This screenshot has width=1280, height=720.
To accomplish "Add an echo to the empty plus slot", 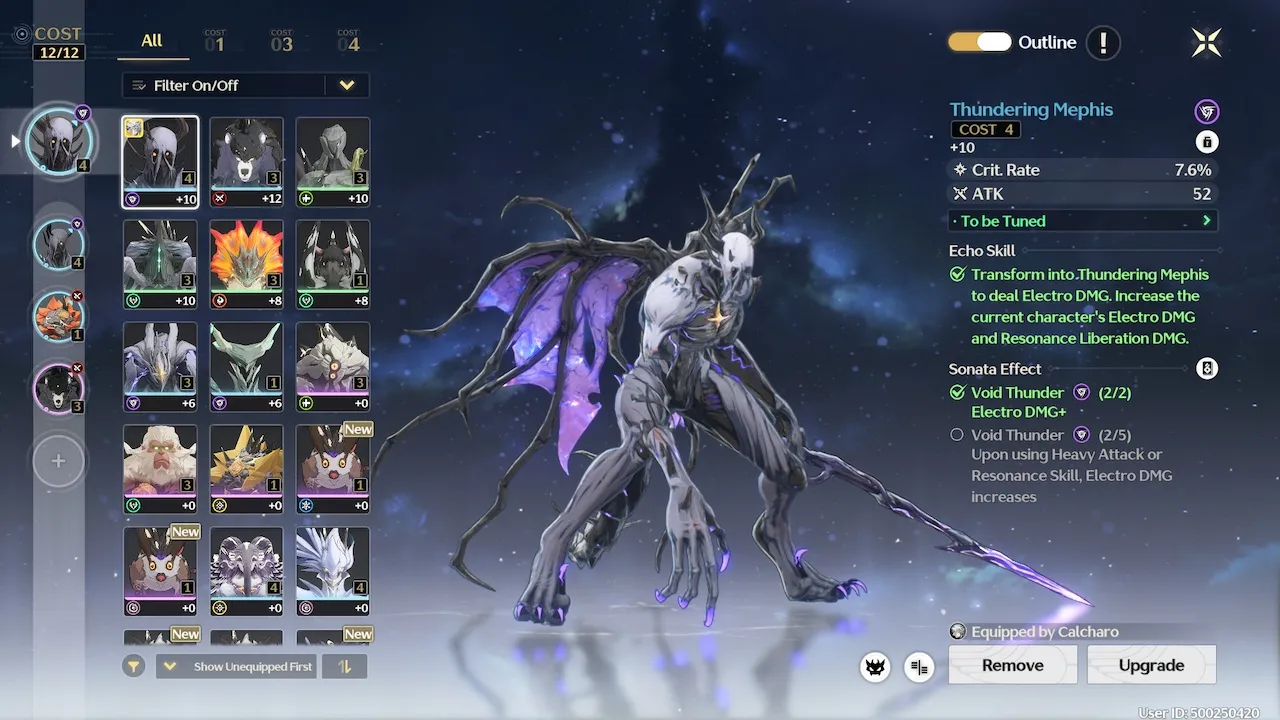I will 58,461.
